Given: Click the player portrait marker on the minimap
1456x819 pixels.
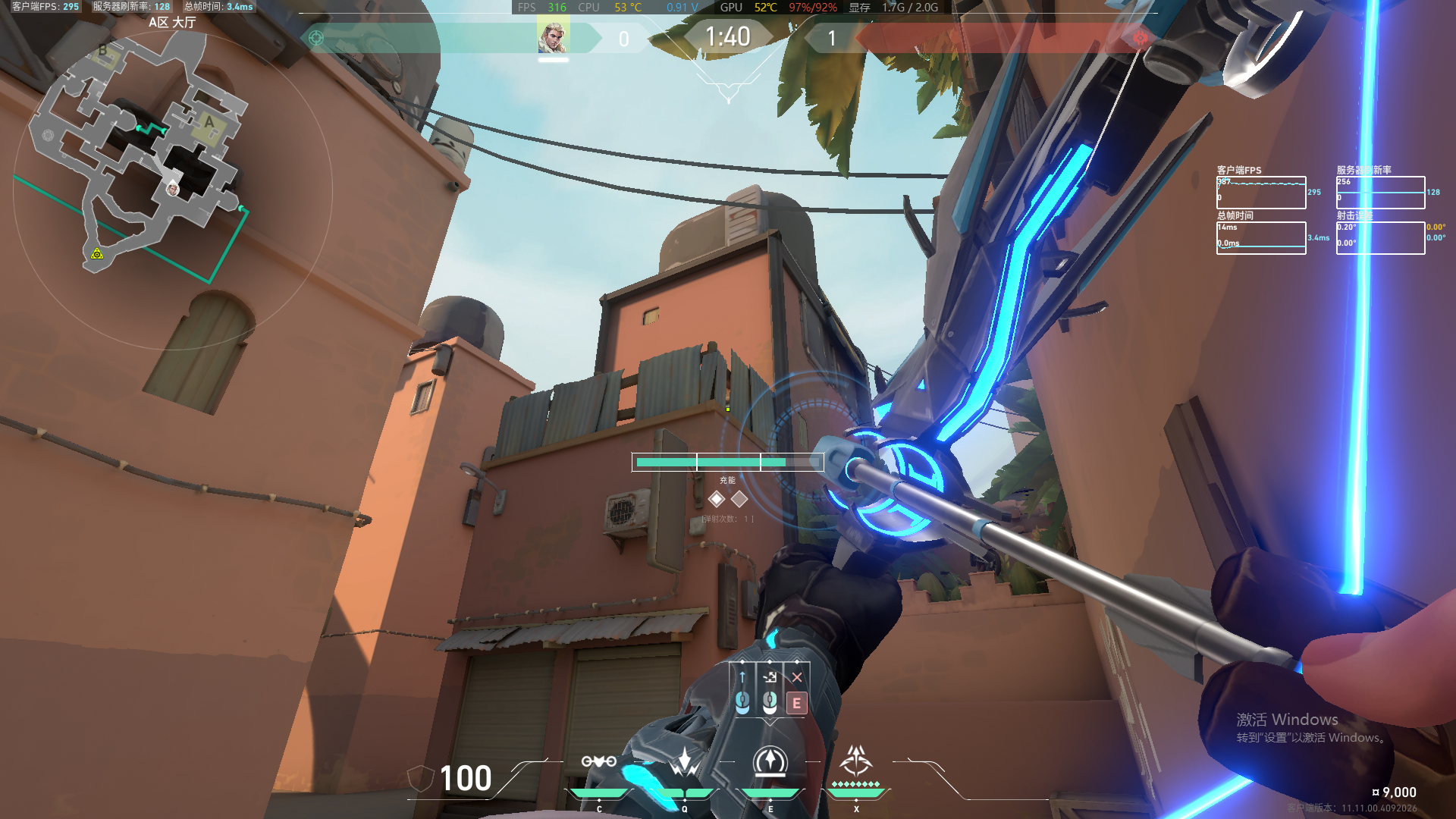Looking at the screenshot, I should [x=173, y=189].
